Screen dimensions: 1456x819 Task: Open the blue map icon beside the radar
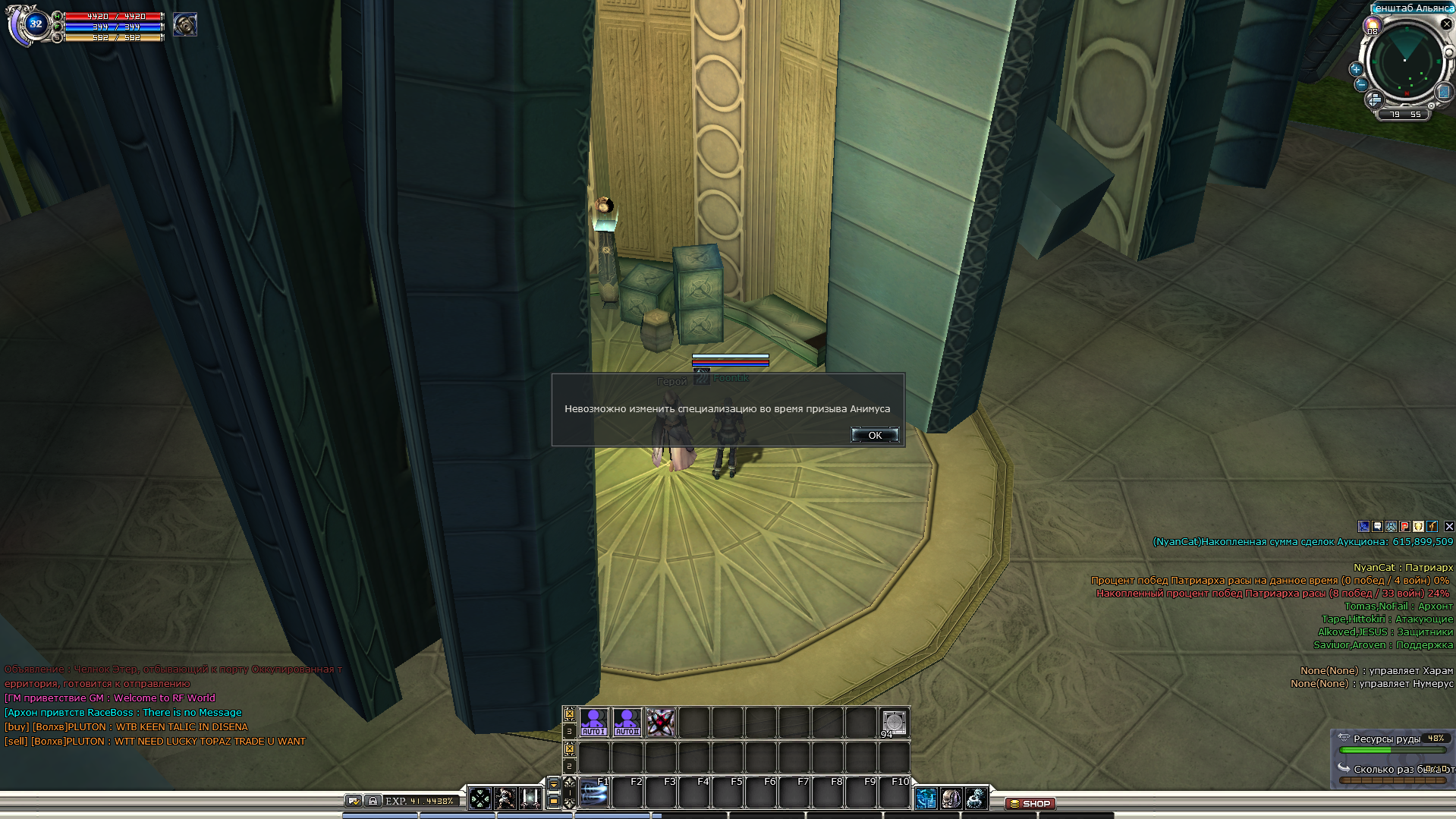[x=1443, y=92]
